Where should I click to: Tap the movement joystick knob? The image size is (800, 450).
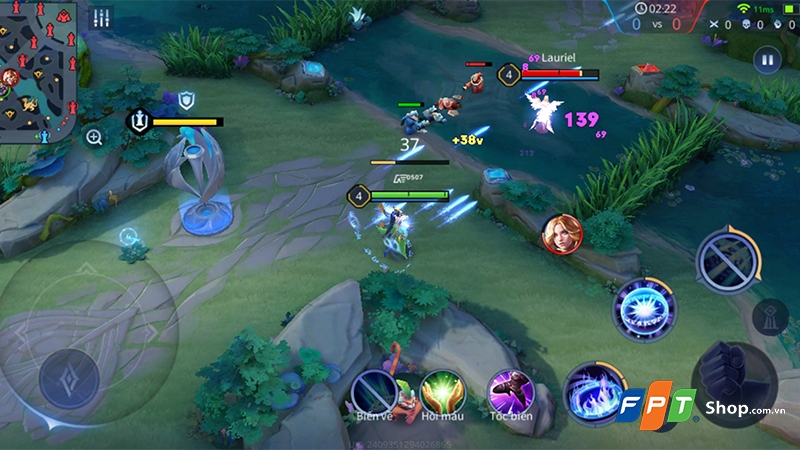pos(69,378)
